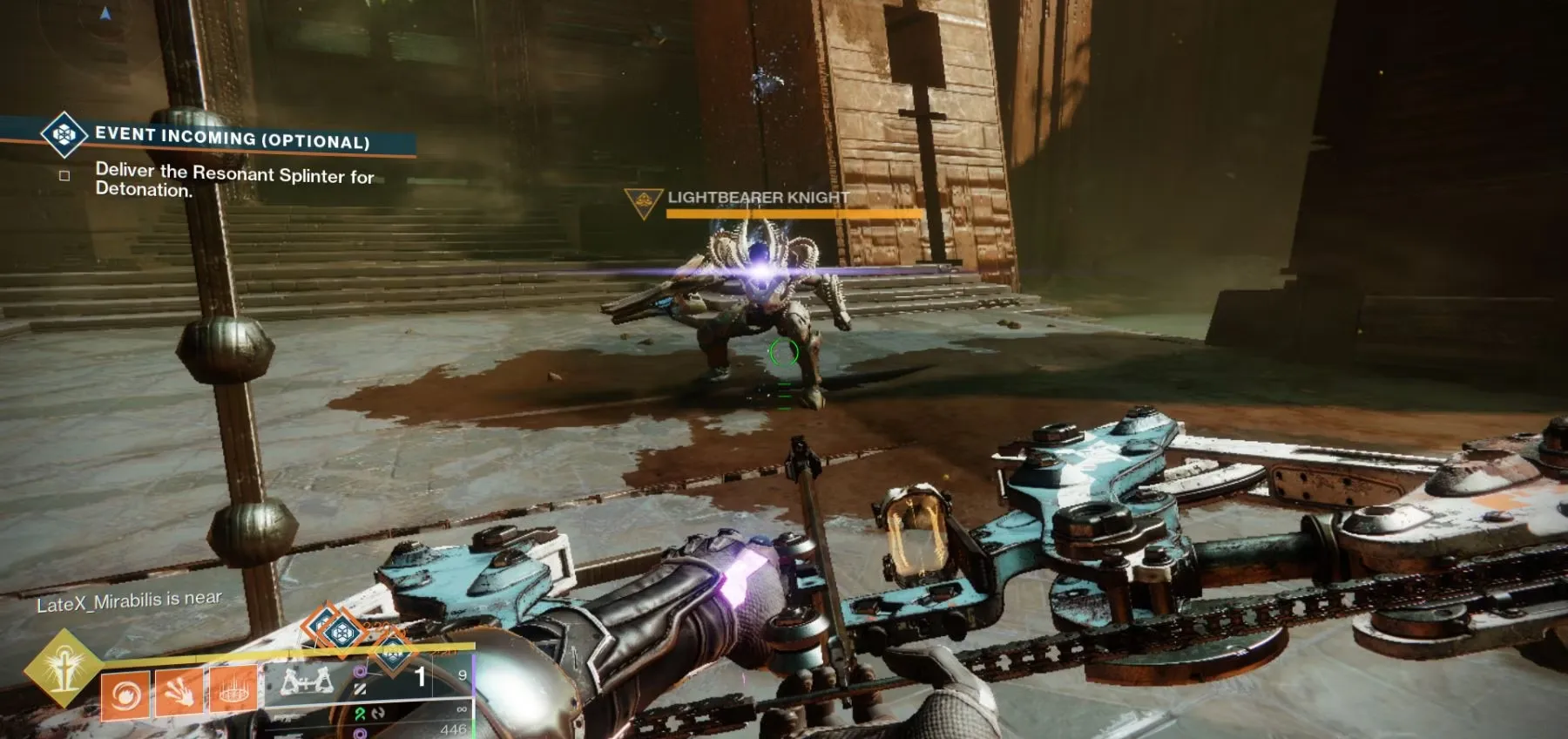
Task: Click the Lightbearer Knight triangle marker
Action: pos(644,202)
